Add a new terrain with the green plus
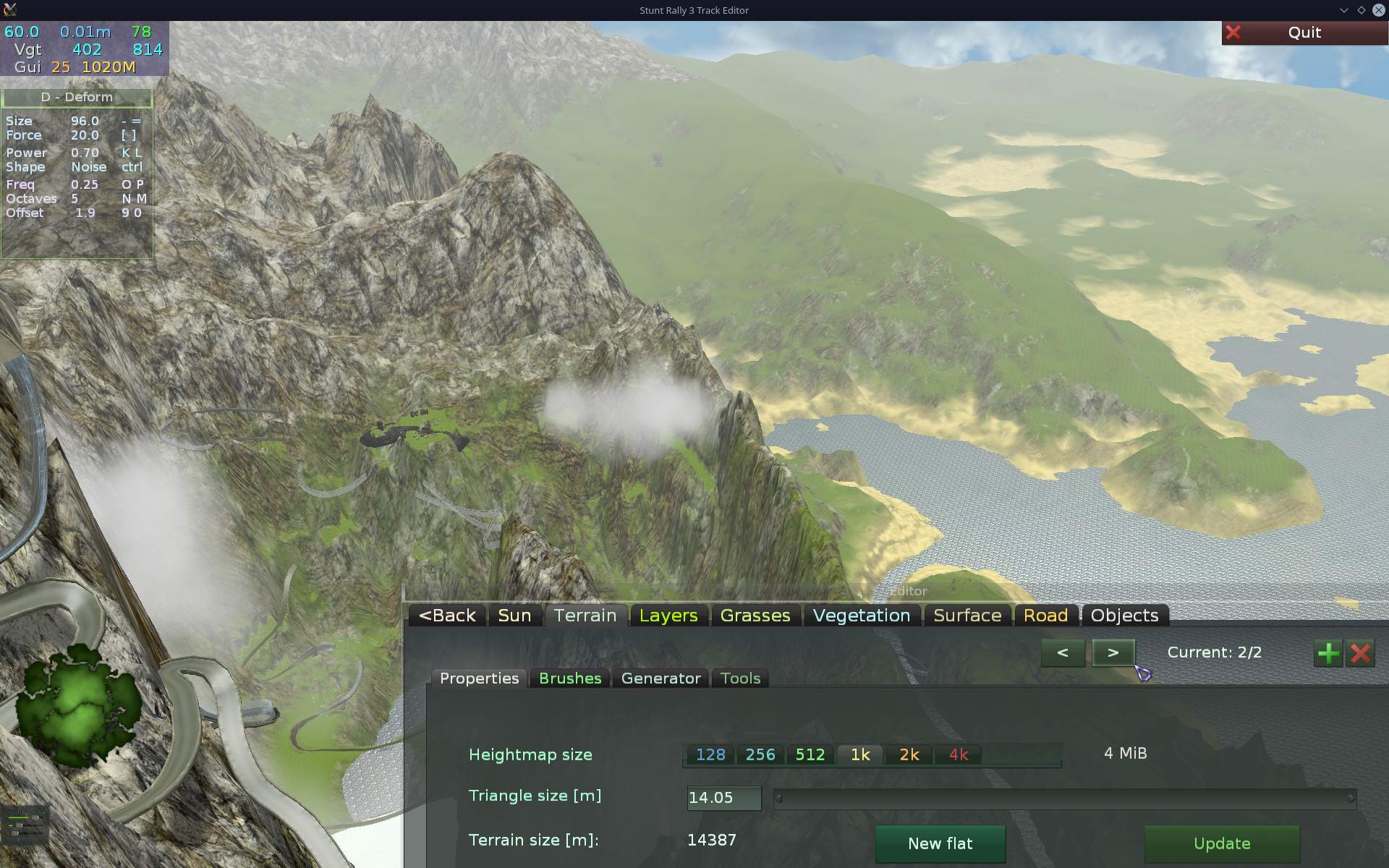The width and height of the screenshot is (1389, 868). pos(1328,653)
